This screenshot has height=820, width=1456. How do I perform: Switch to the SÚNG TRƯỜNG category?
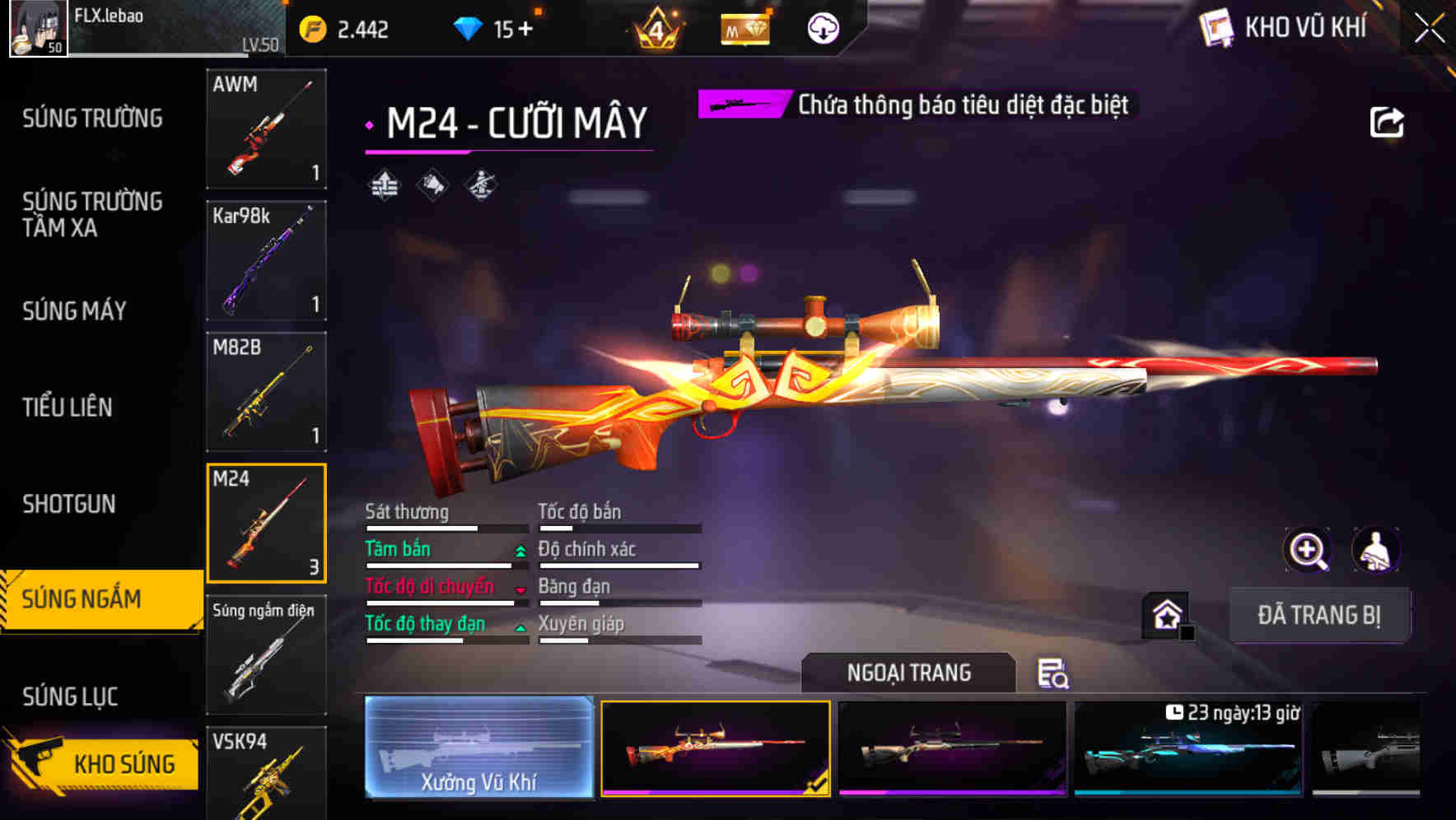click(92, 119)
